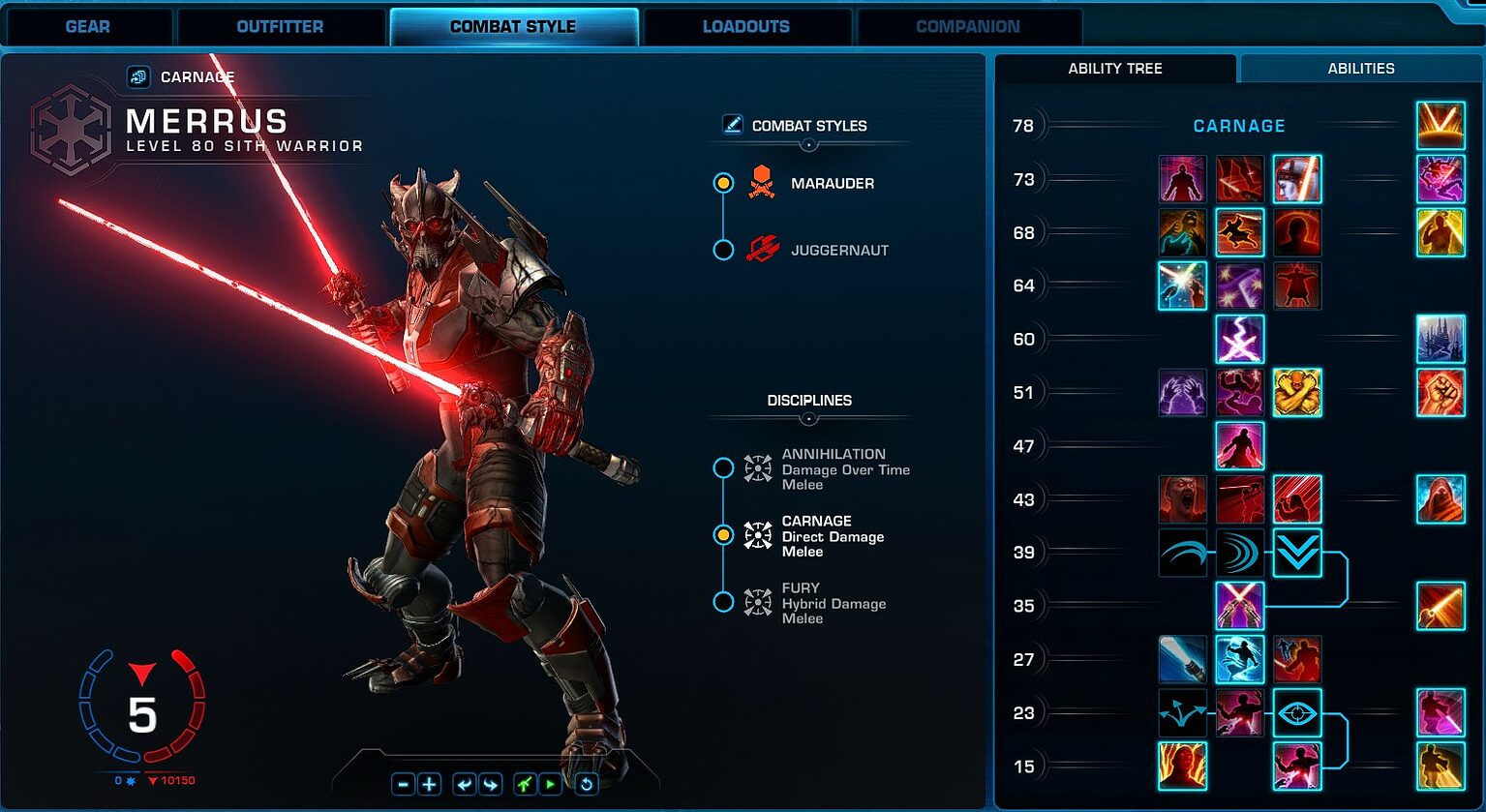Click the orange Marauder class emblem icon
Screen dimensions: 1486x812
click(x=762, y=183)
